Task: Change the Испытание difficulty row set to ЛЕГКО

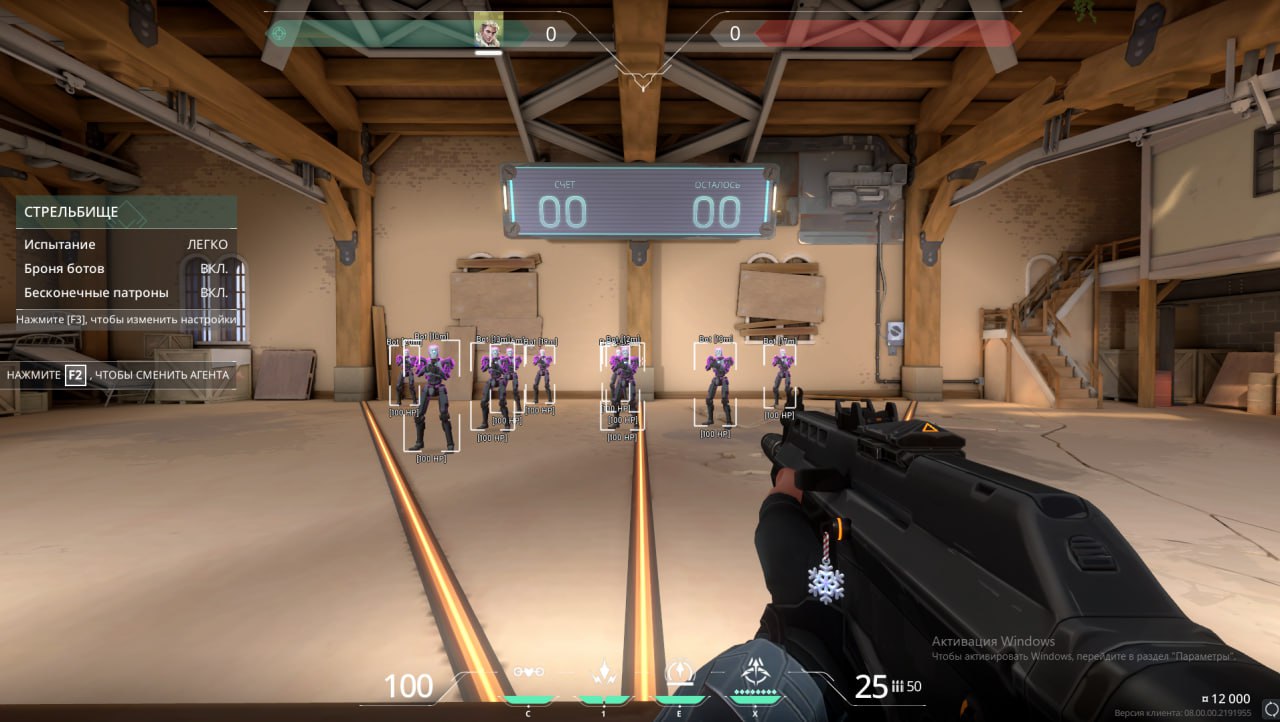Action: point(126,244)
